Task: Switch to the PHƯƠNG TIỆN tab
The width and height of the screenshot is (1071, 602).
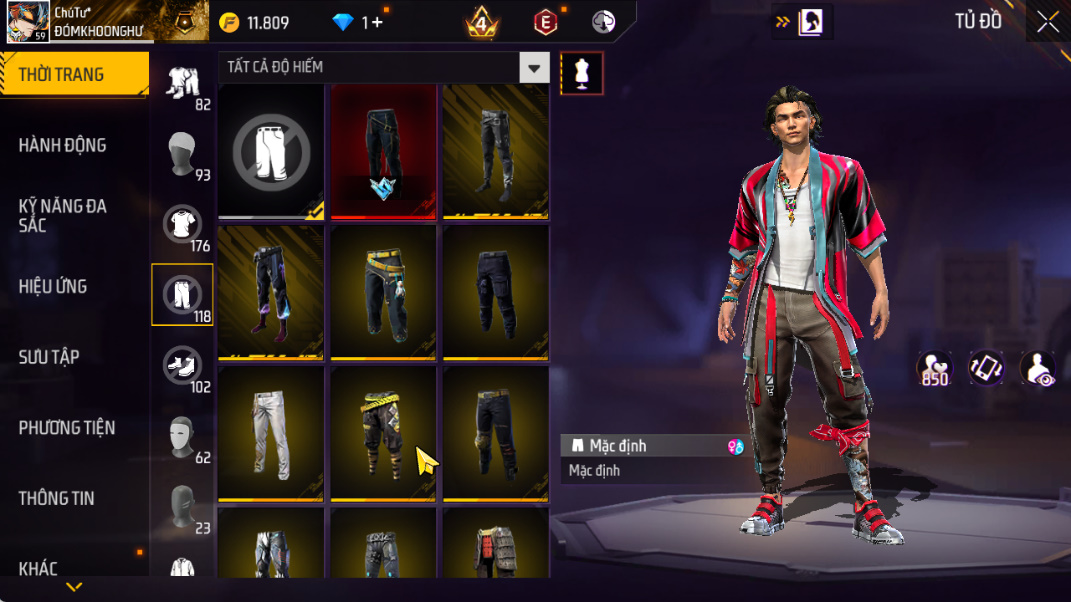Action: [x=67, y=428]
